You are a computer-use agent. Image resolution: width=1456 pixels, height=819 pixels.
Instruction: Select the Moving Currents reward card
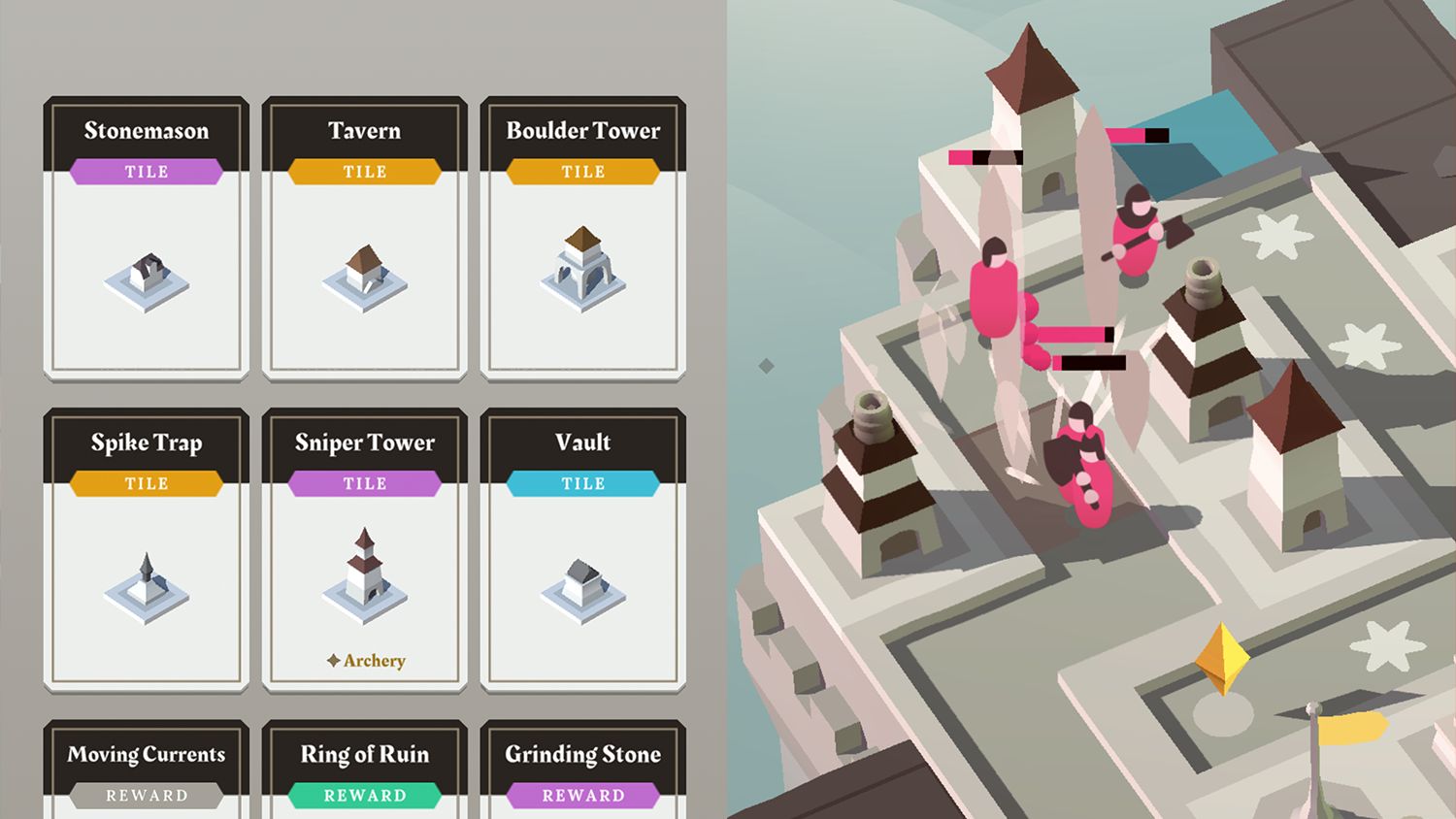click(144, 771)
